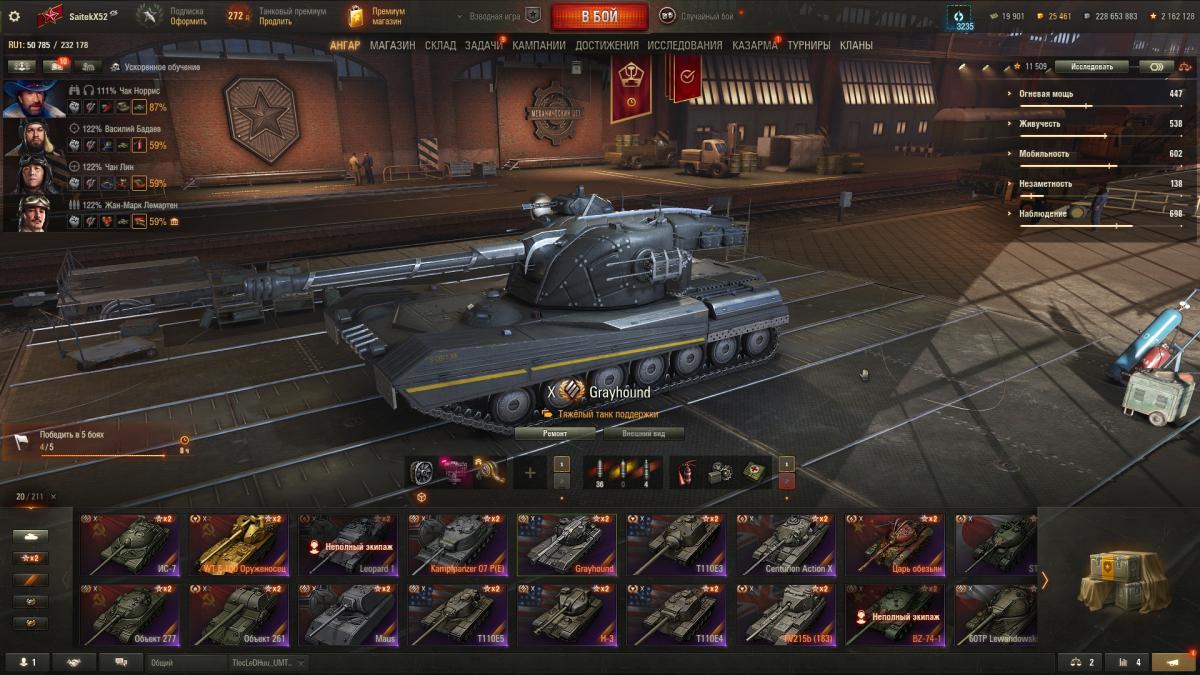The height and width of the screenshot is (675, 1200).
Task: Go to the ЗАДАЧИ tab
Action: (x=484, y=45)
